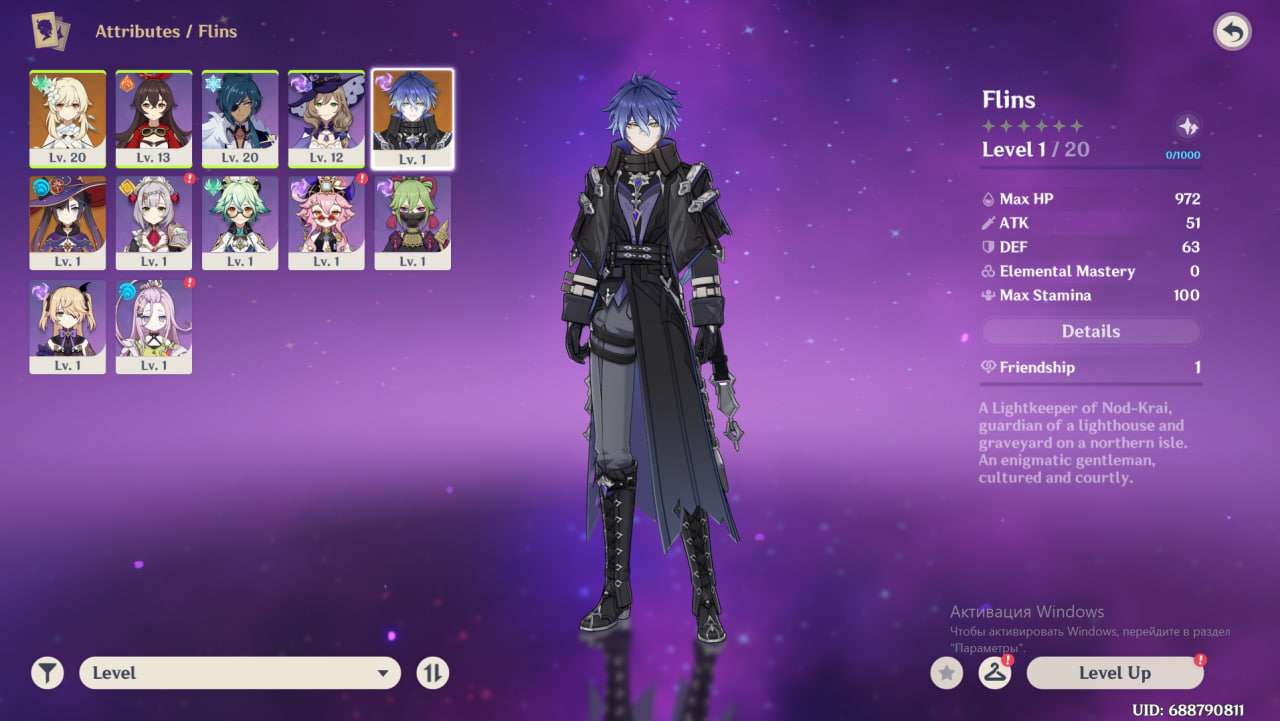Select Noelle's character portrait
Viewport: 1280px width, 721px height.
coord(154,222)
